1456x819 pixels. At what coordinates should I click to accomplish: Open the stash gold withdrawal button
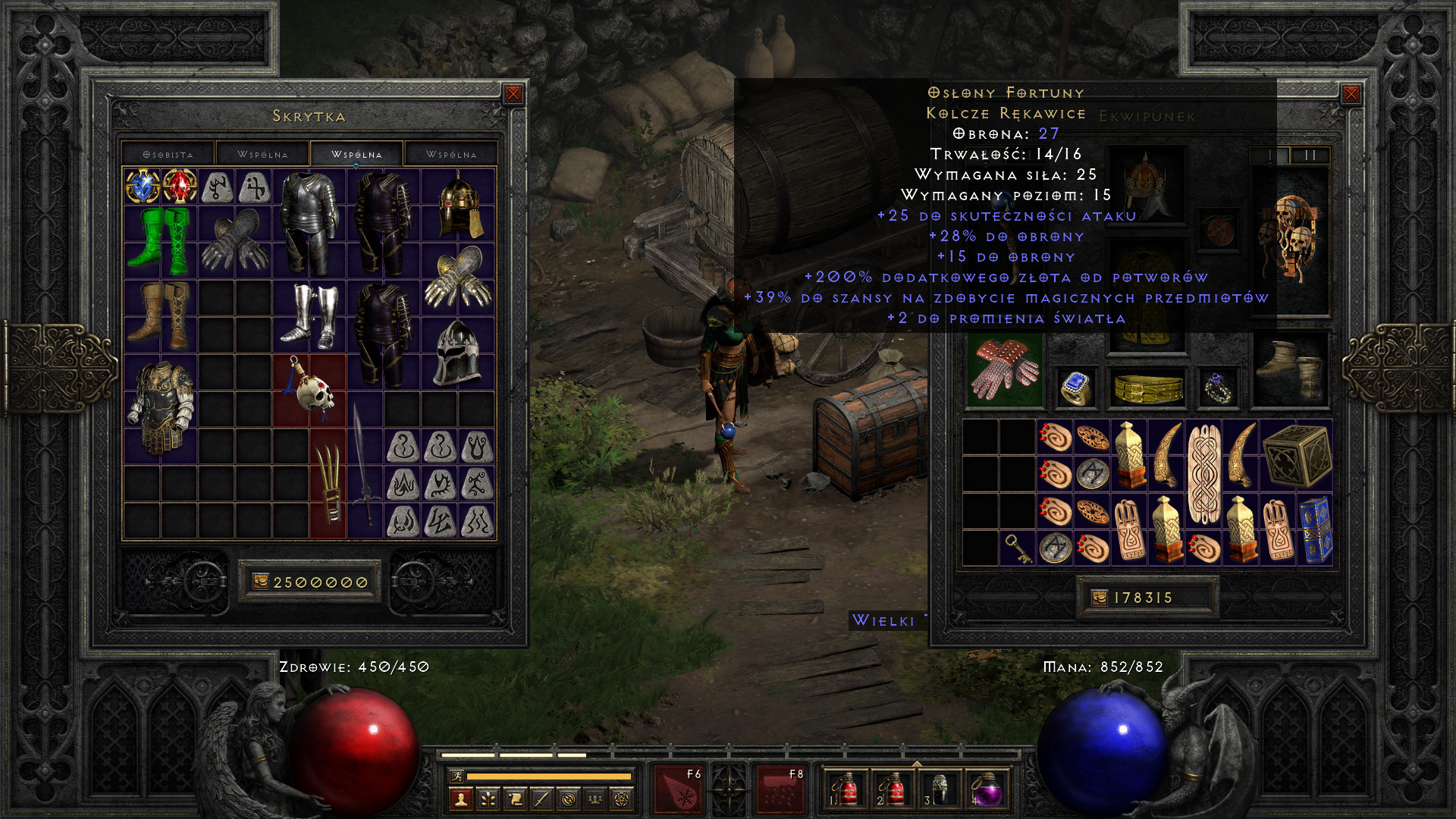(x=261, y=582)
